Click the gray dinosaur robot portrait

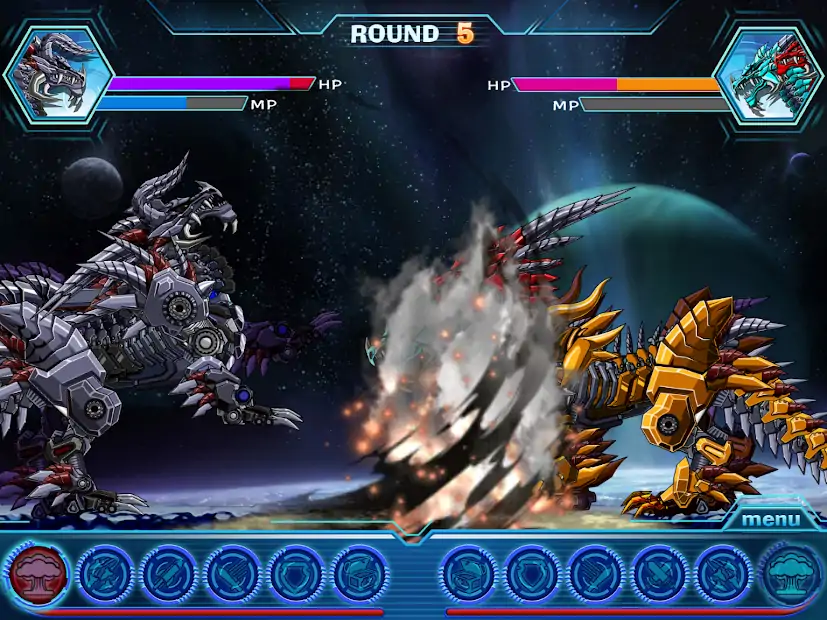(58, 75)
